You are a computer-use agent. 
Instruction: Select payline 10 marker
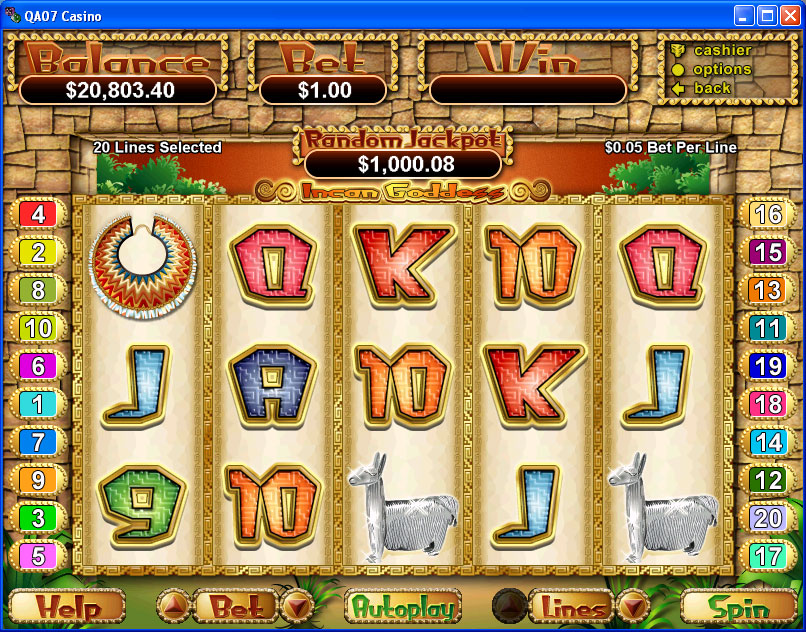coord(39,328)
